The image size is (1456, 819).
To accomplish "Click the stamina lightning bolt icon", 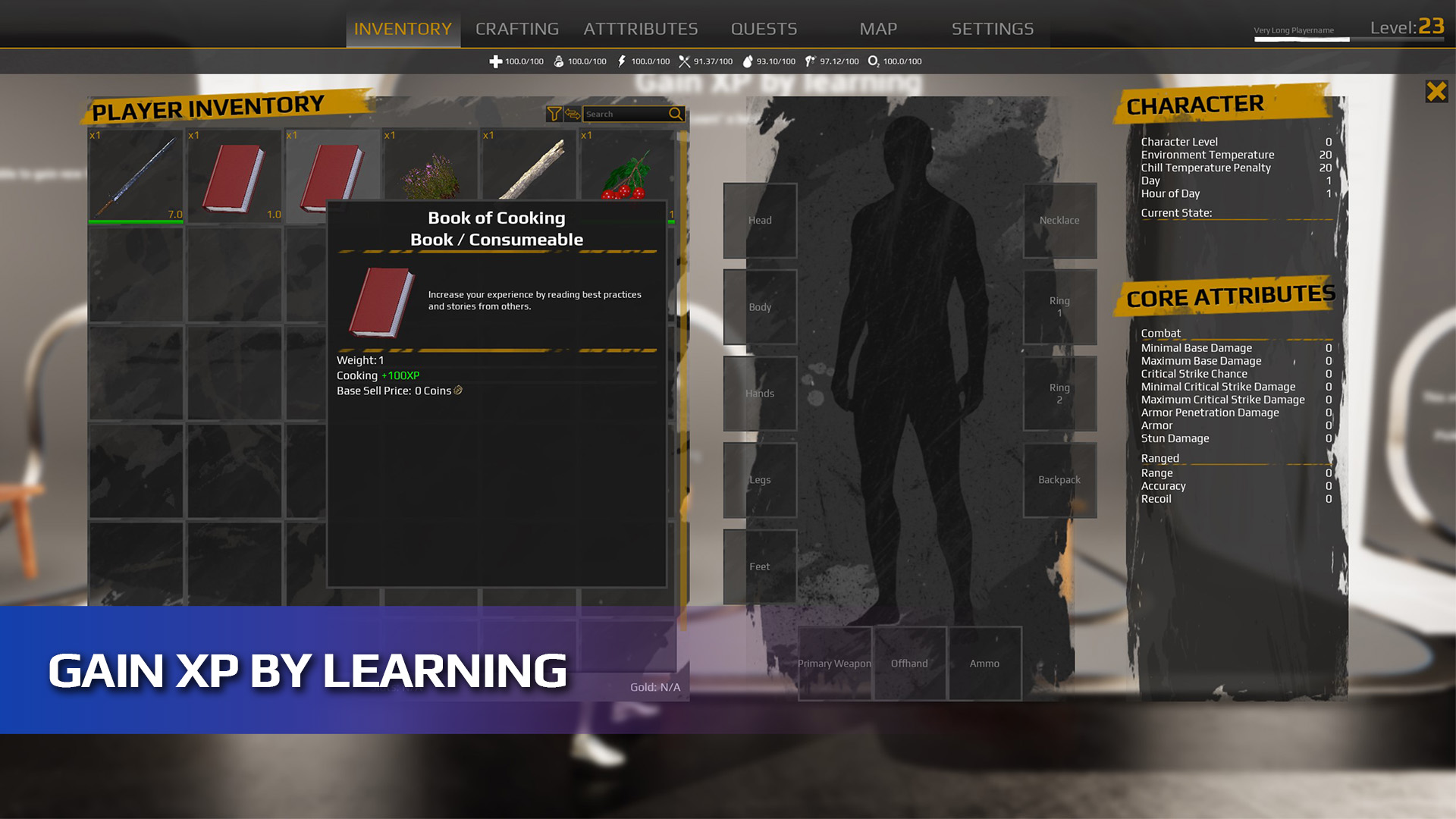I will click(622, 61).
